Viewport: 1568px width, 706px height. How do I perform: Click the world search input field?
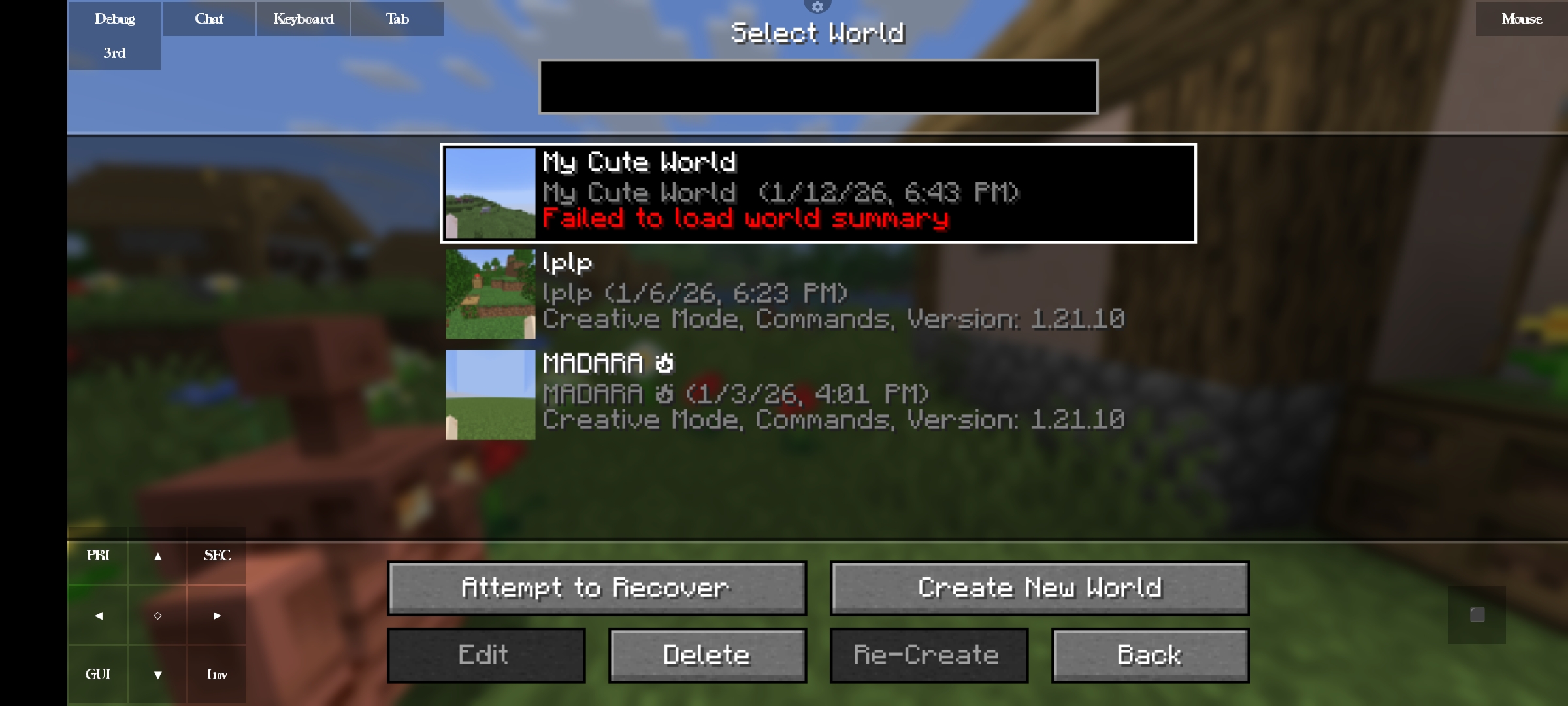coord(817,87)
